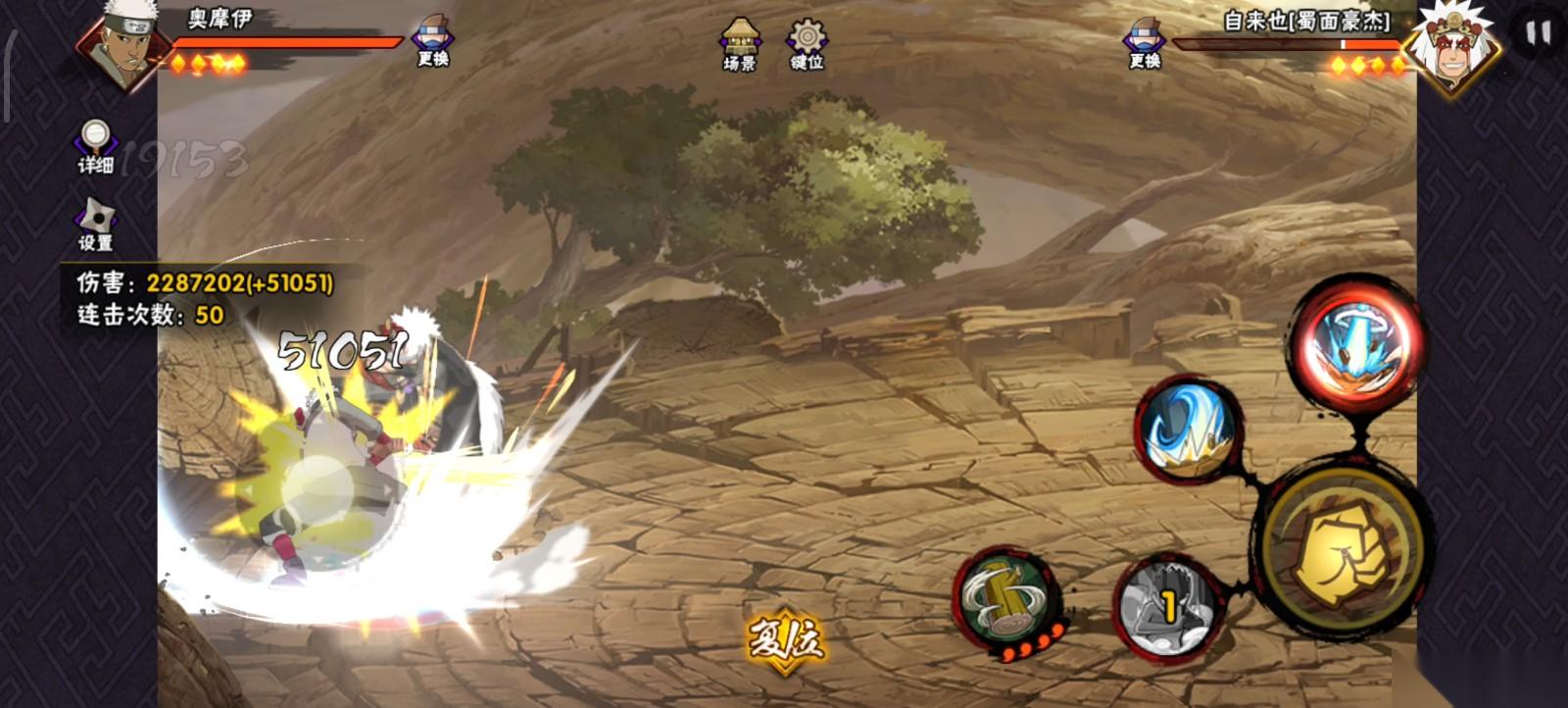
Task: Select the 奥摩伊 character portrait
Action: tap(120, 44)
